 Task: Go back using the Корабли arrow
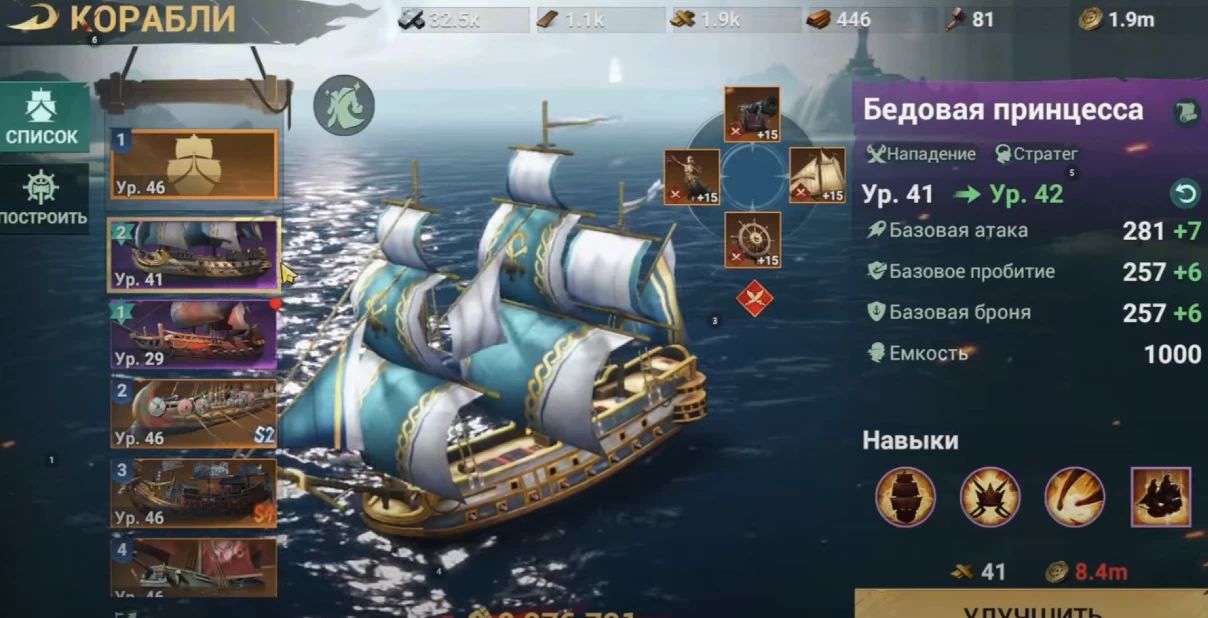click(30, 18)
